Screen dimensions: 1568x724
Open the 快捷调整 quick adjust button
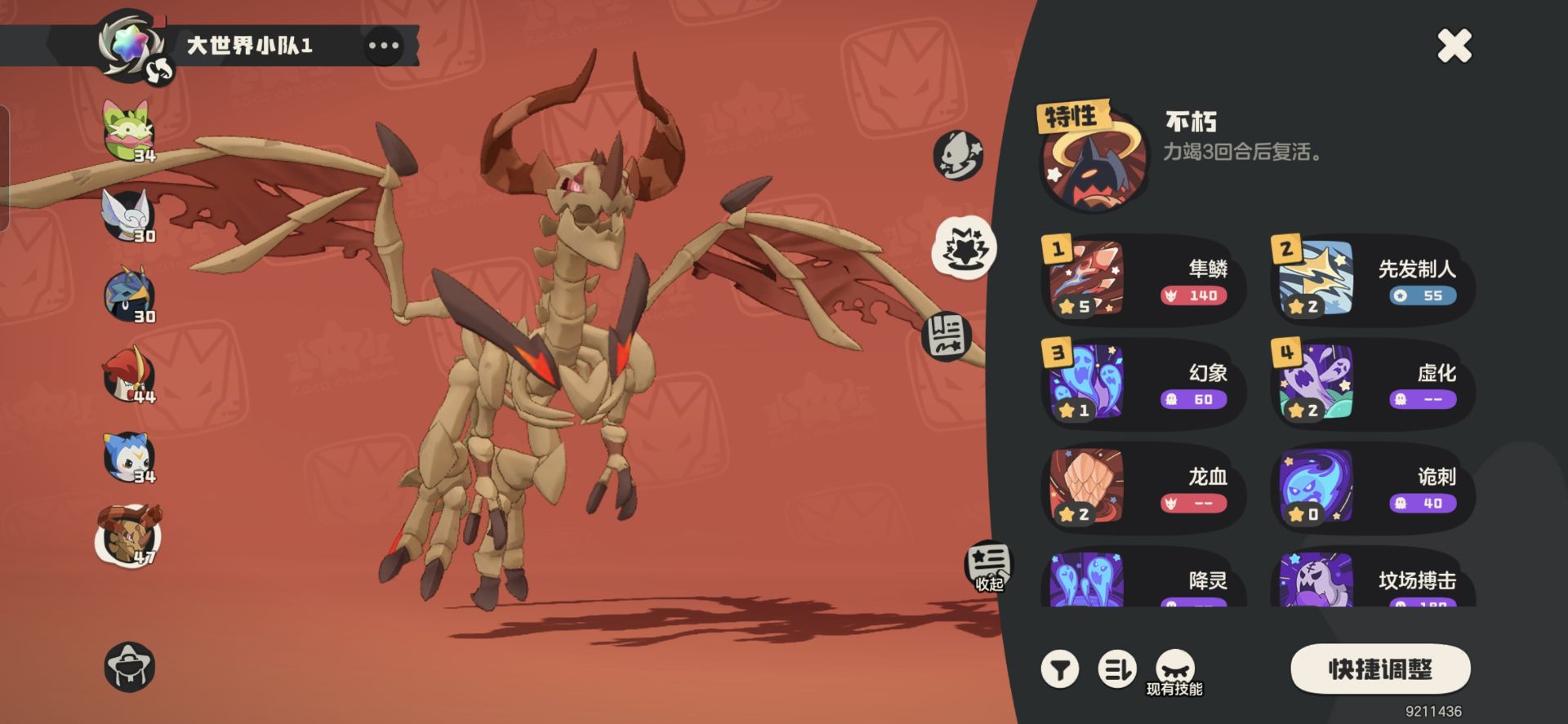1380,669
